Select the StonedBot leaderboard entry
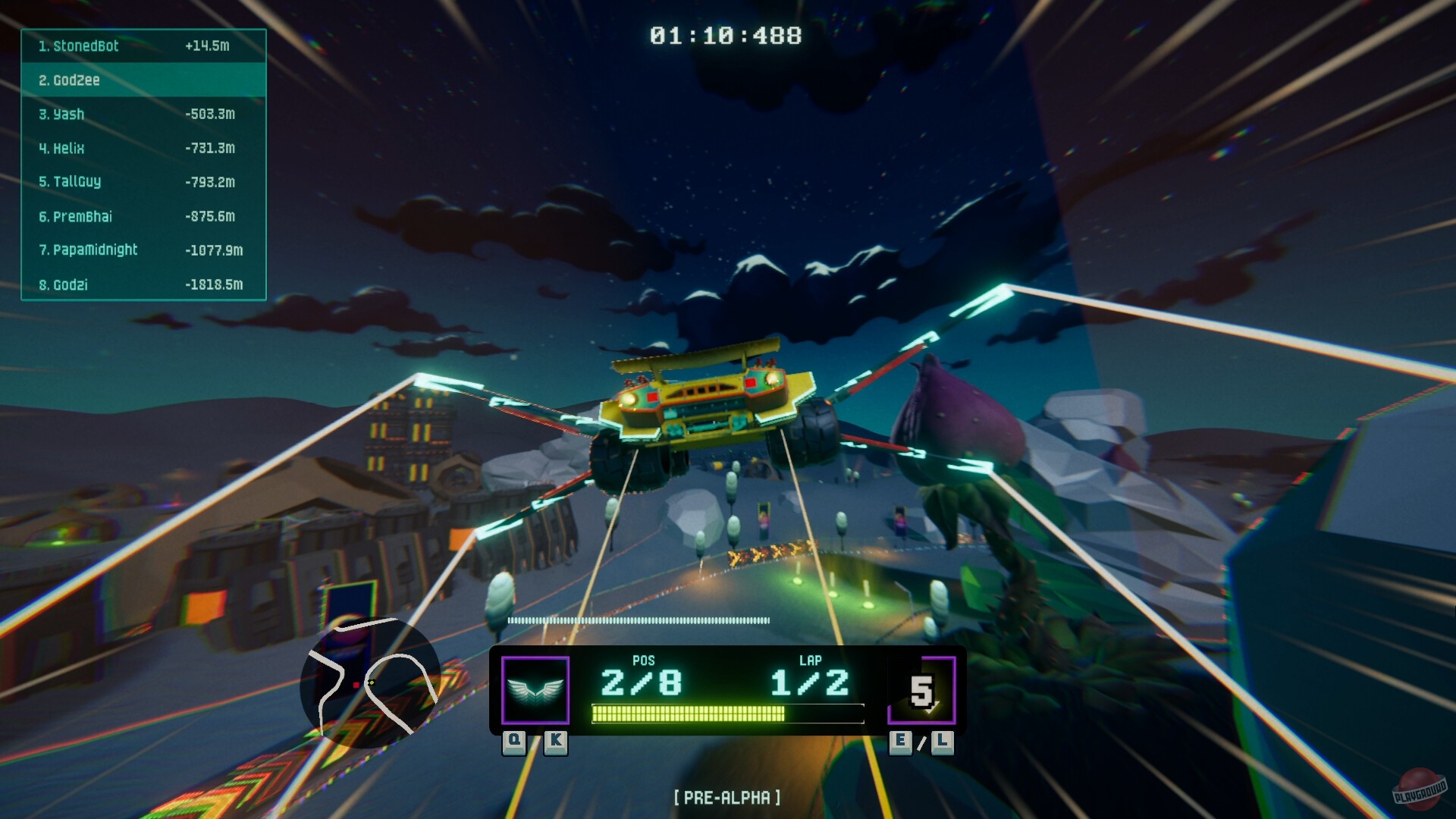1456x819 pixels. (x=143, y=46)
